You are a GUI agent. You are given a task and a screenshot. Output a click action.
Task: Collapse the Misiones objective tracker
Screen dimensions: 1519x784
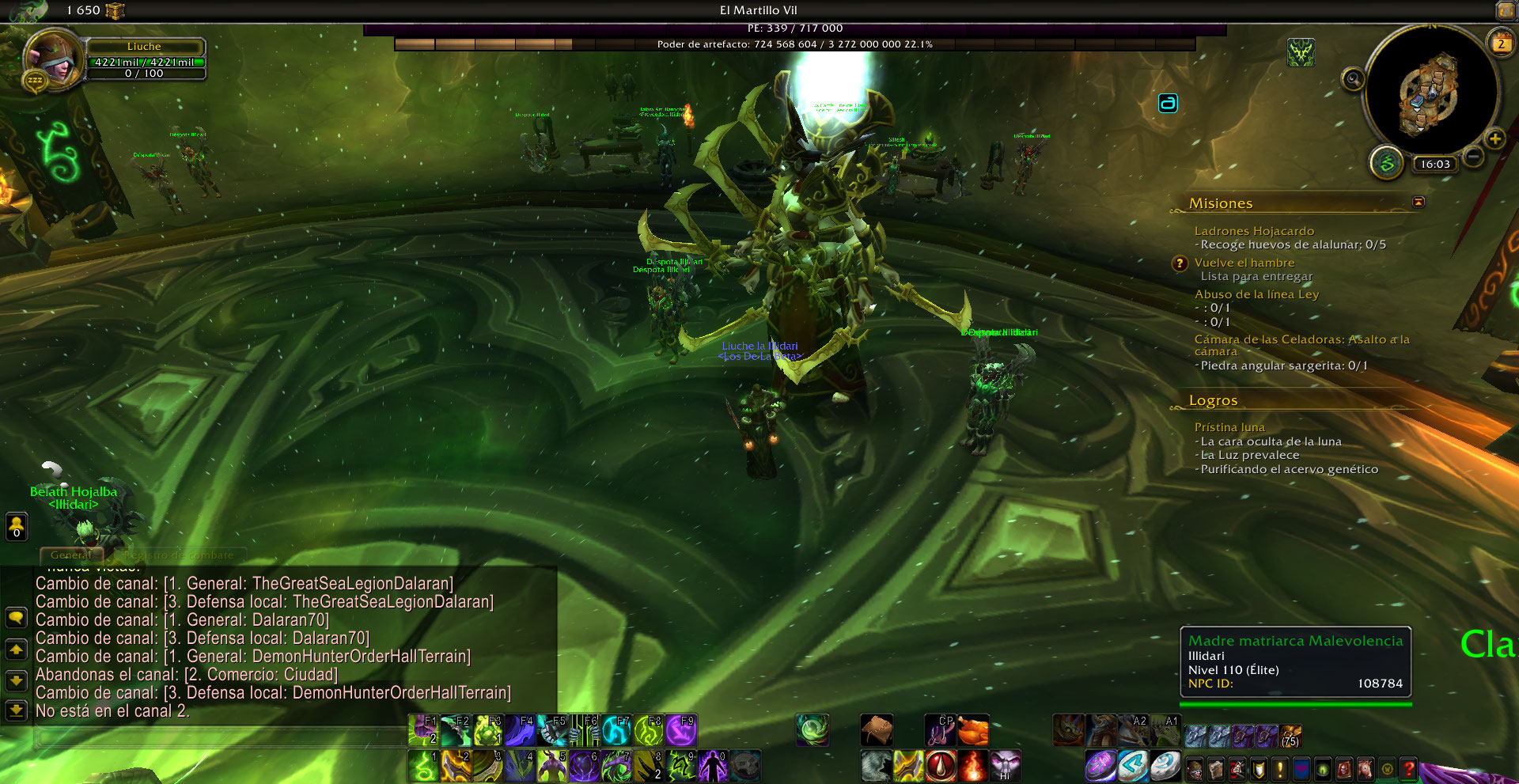1419,203
